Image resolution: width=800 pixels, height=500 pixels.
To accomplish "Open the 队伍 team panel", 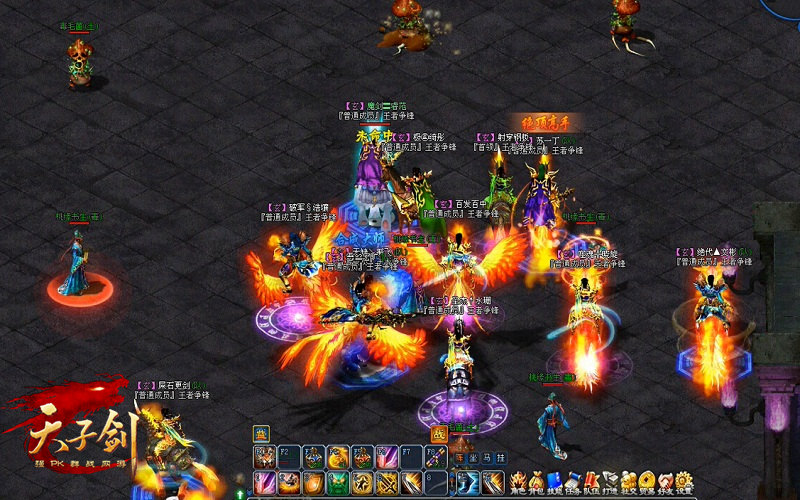I will (593, 481).
